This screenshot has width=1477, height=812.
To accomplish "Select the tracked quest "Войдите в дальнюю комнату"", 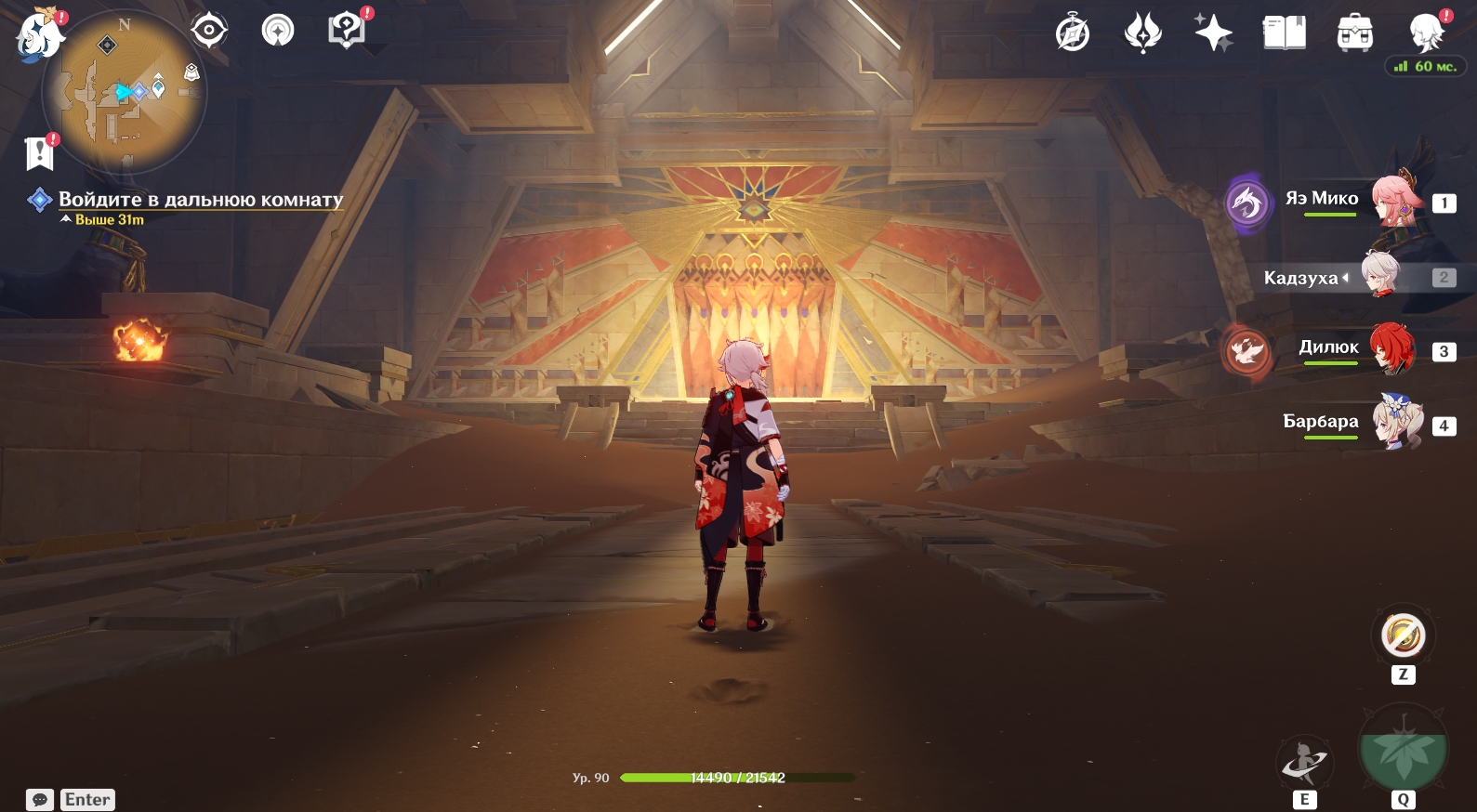I will click(200, 199).
